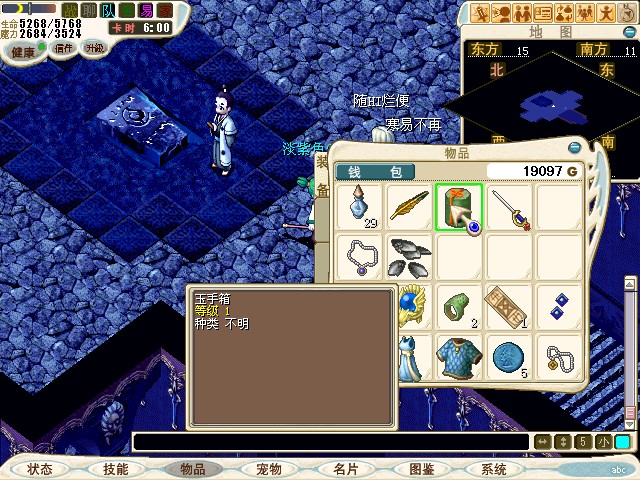Select the green ring item slot
Screen dimensions: 640x480
459,306
